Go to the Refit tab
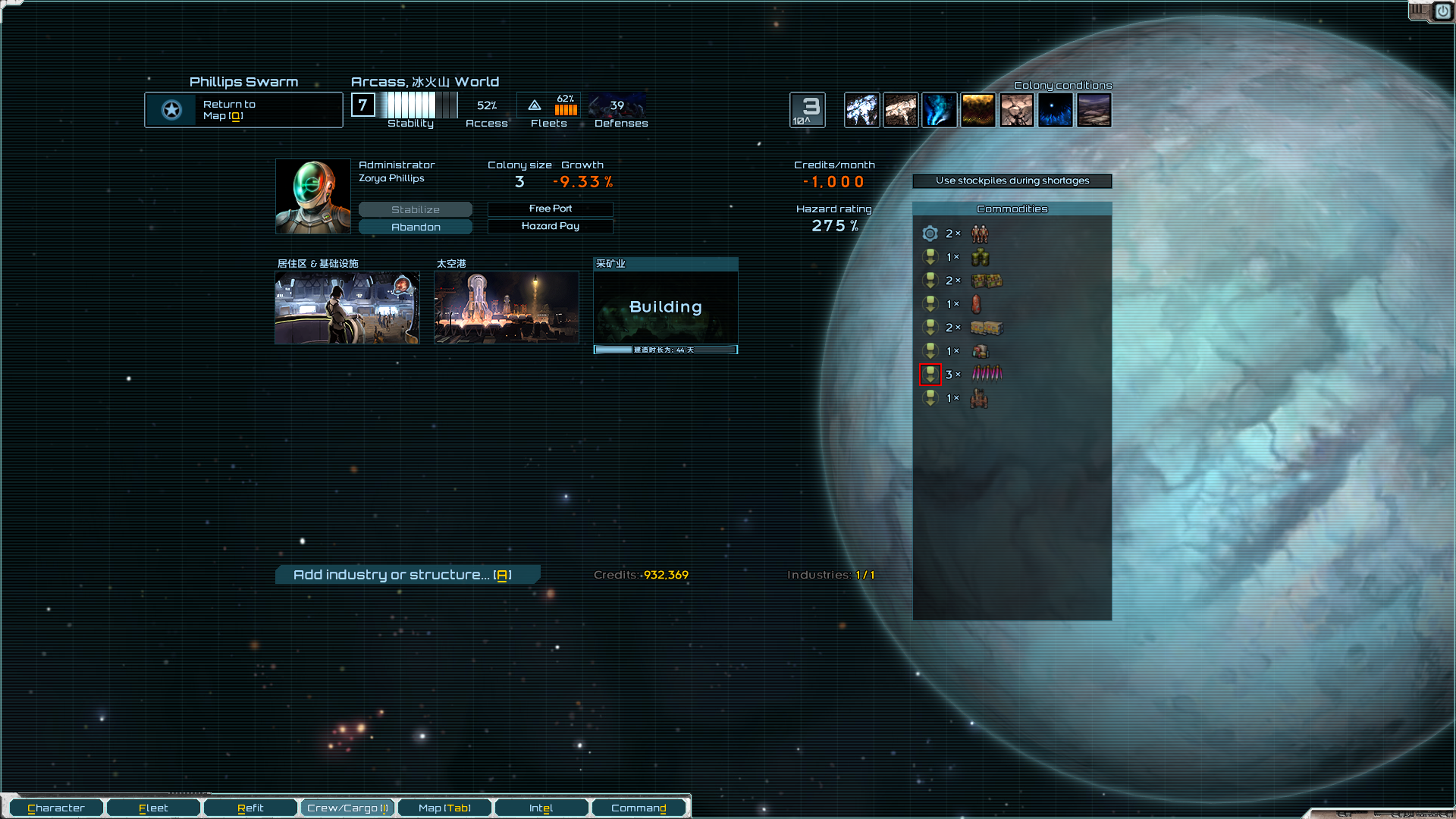Image resolution: width=1456 pixels, height=819 pixels. tap(250, 808)
